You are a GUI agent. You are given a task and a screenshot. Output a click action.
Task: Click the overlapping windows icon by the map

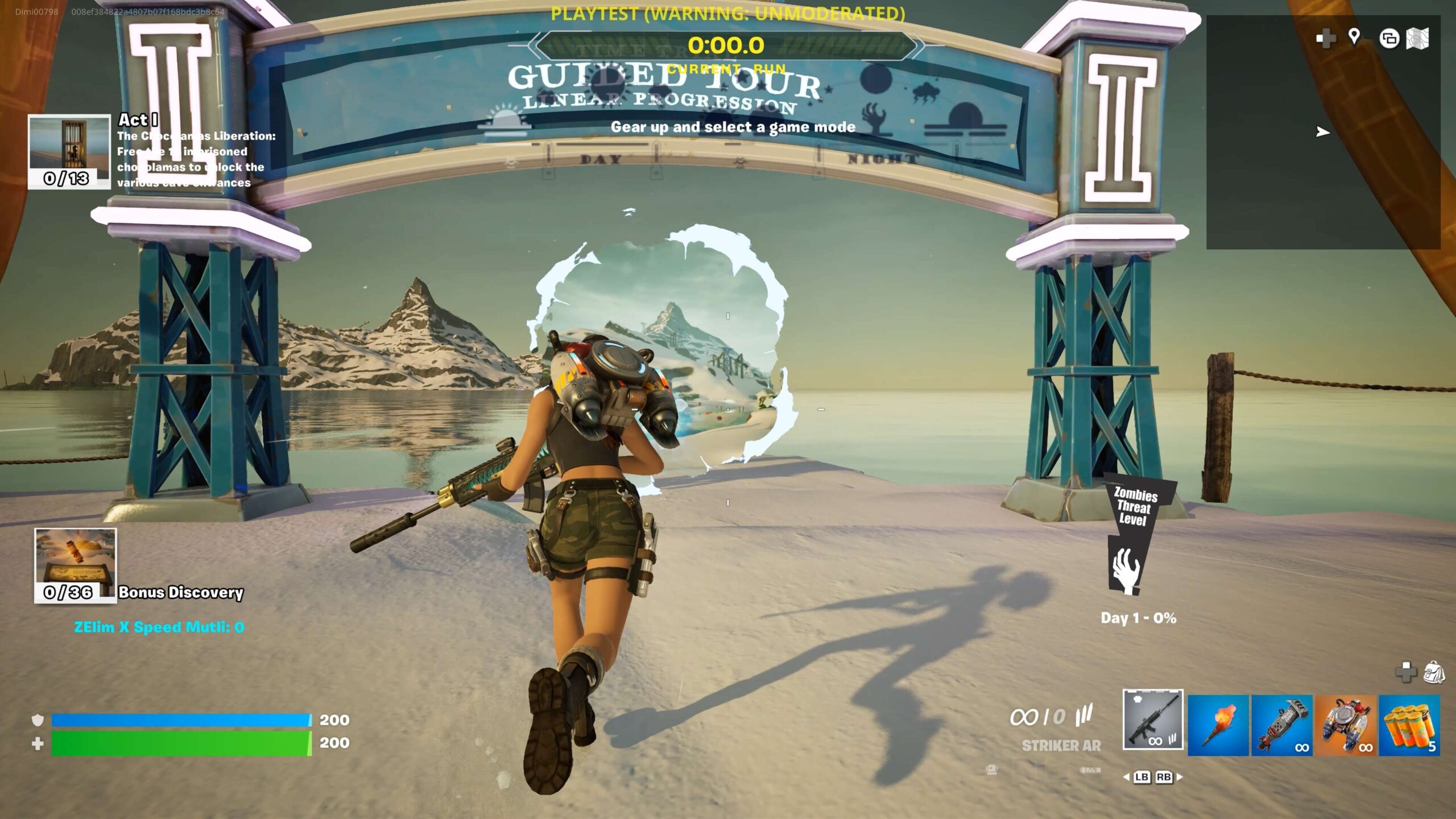1389,39
